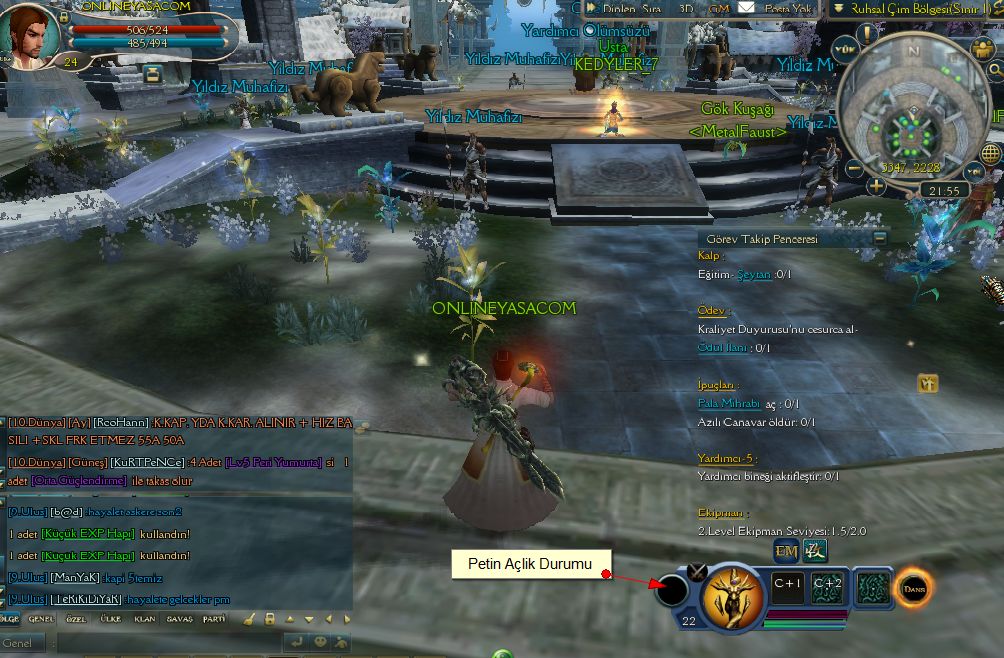Image resolution: width=1004 pixels, height=658 pixels.
Task: Open the KLAN chat tab
Action: tap(145, 619)
